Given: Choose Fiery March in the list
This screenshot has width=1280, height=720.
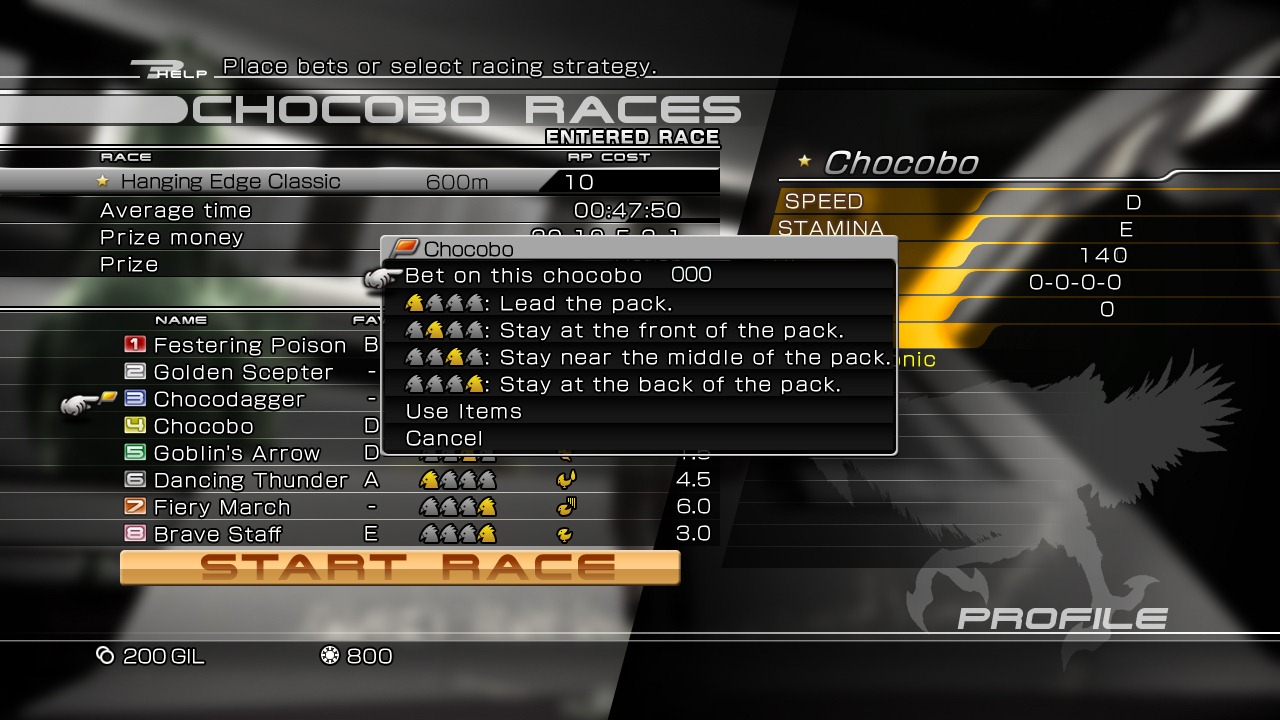Looking at the screenshot, I should click(222, 507).
